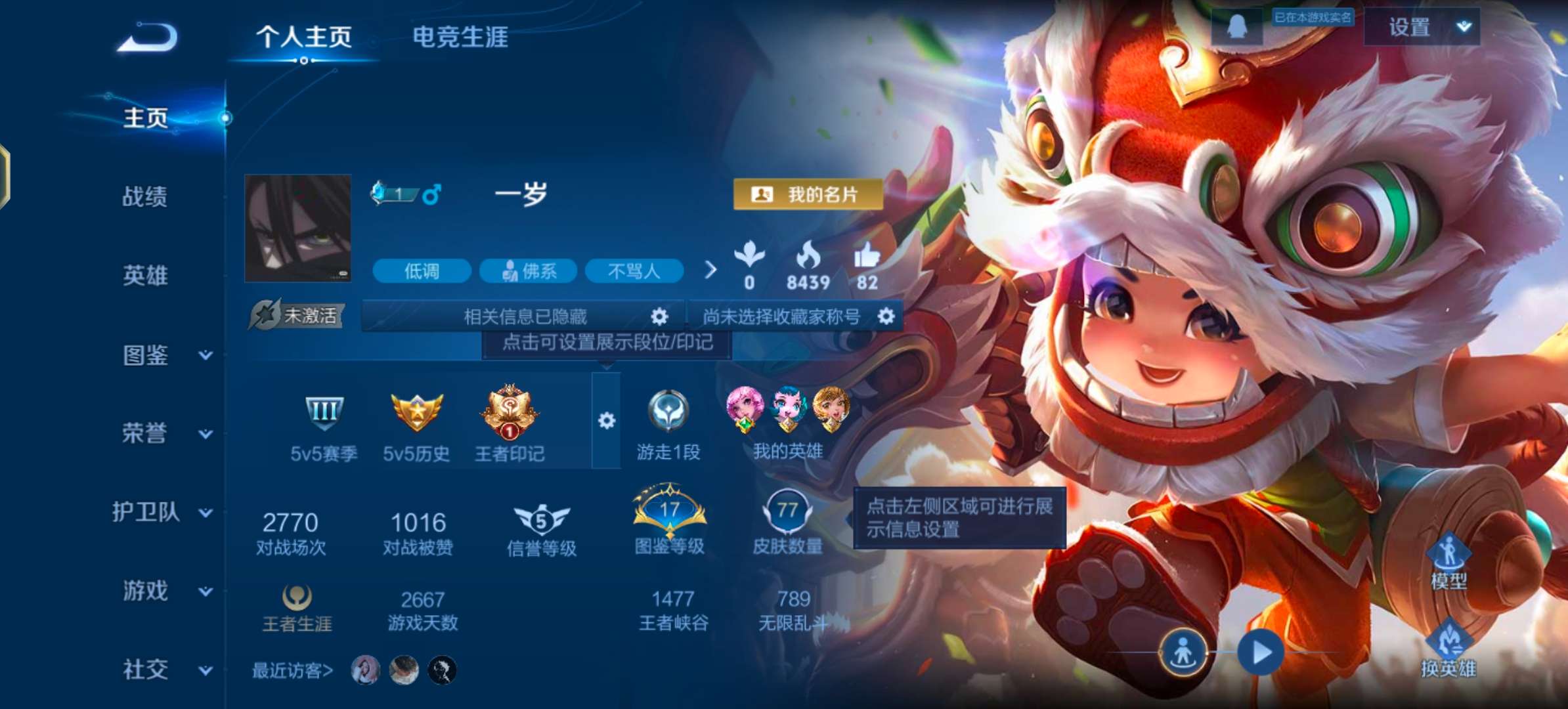Open the gear next to 相关信息已隐藏
The image size is (1568, 709).
(x=659, y=316)
